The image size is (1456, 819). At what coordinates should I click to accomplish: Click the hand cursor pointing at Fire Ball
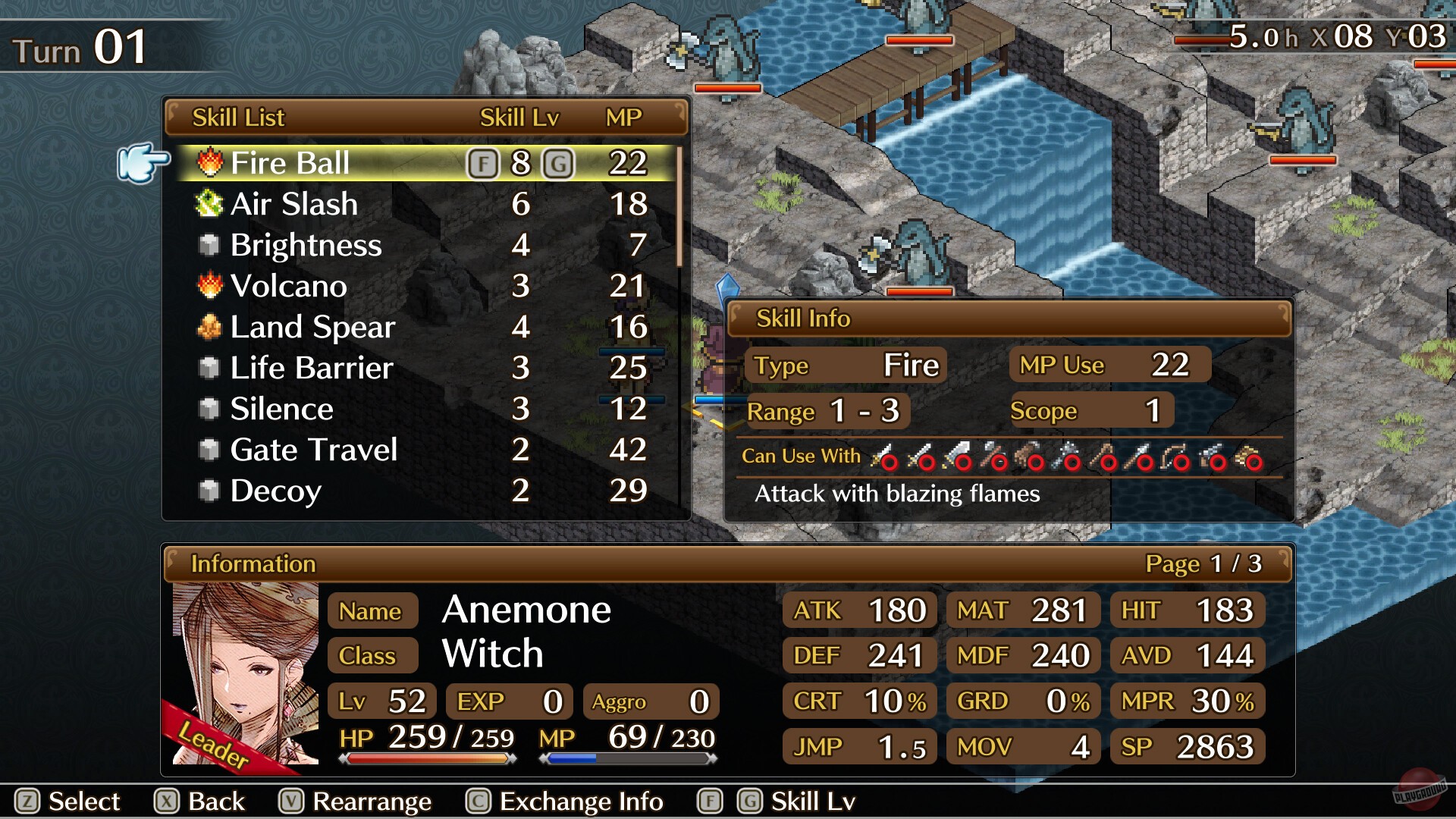[x=143, y=161]
